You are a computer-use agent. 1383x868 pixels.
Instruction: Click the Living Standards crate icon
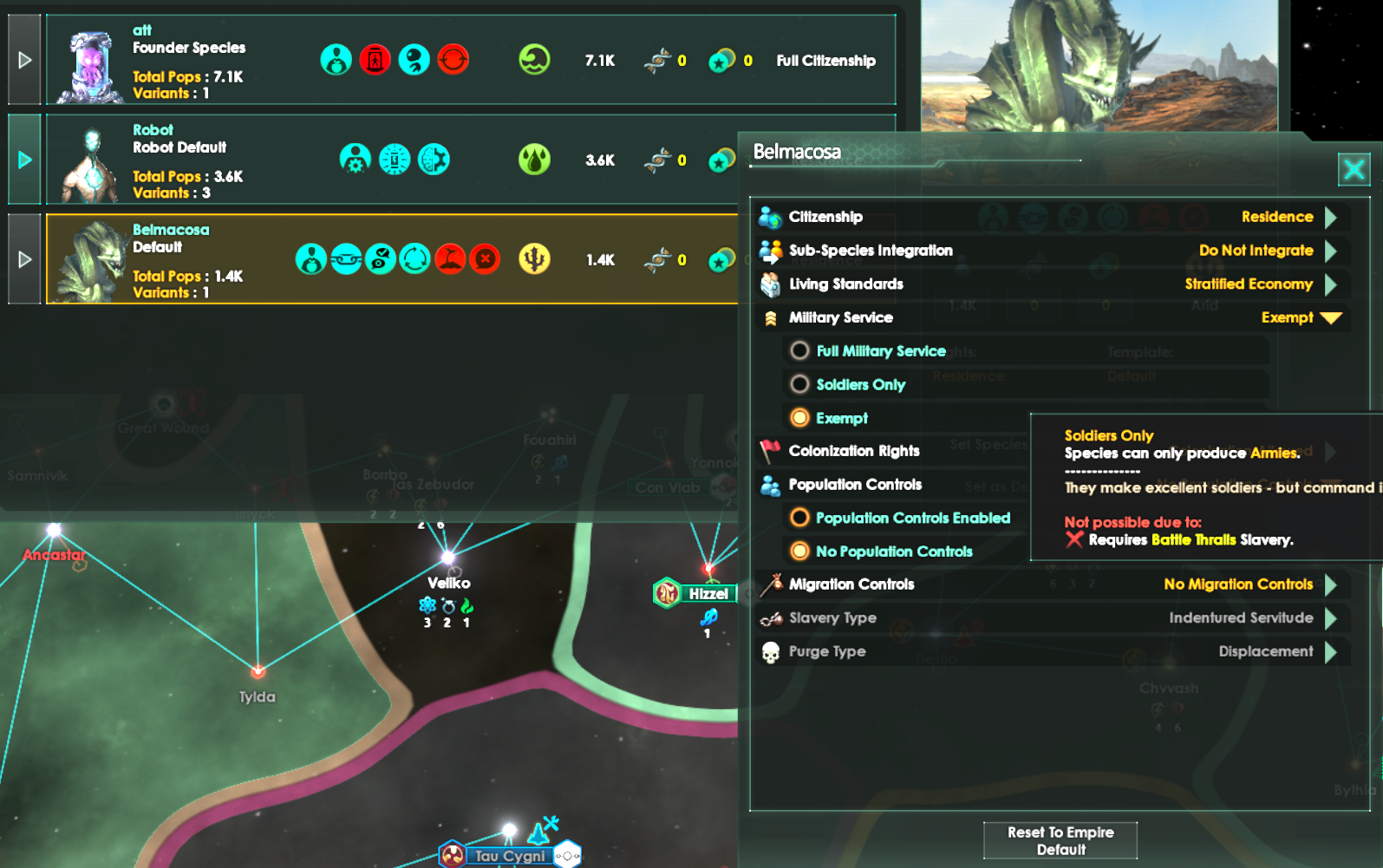pos(767,284)
